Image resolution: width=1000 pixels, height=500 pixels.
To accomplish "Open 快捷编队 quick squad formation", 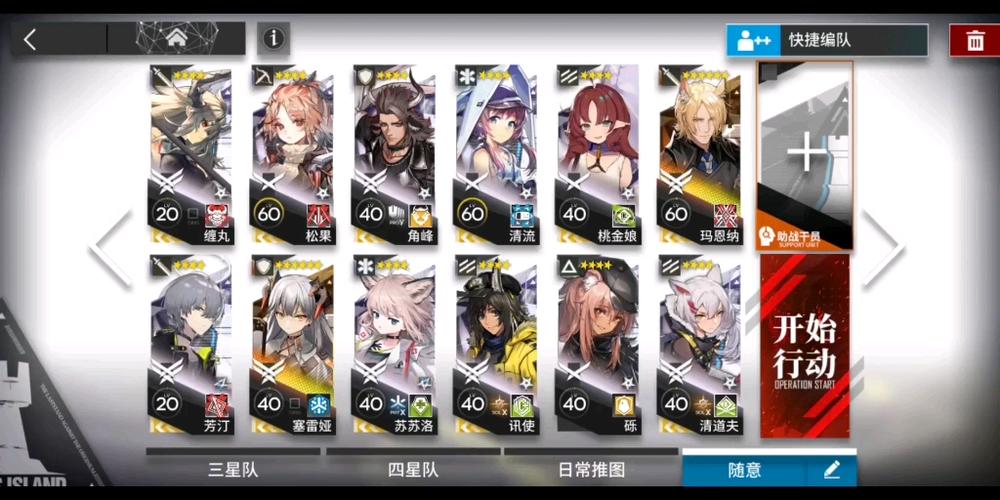I will pos(826,40).
